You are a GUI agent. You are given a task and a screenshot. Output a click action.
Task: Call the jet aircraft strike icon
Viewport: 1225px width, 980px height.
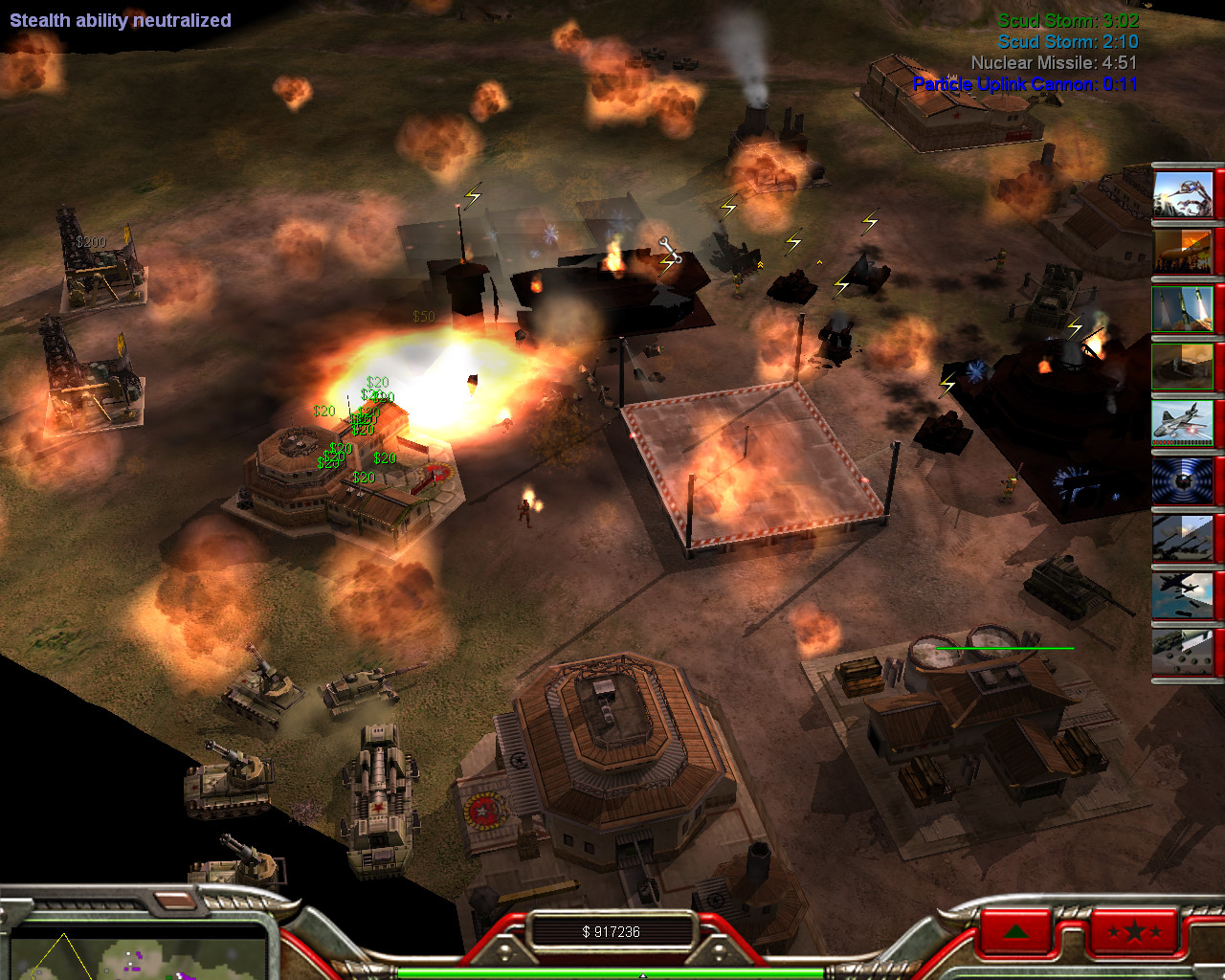coord(1183,423)
